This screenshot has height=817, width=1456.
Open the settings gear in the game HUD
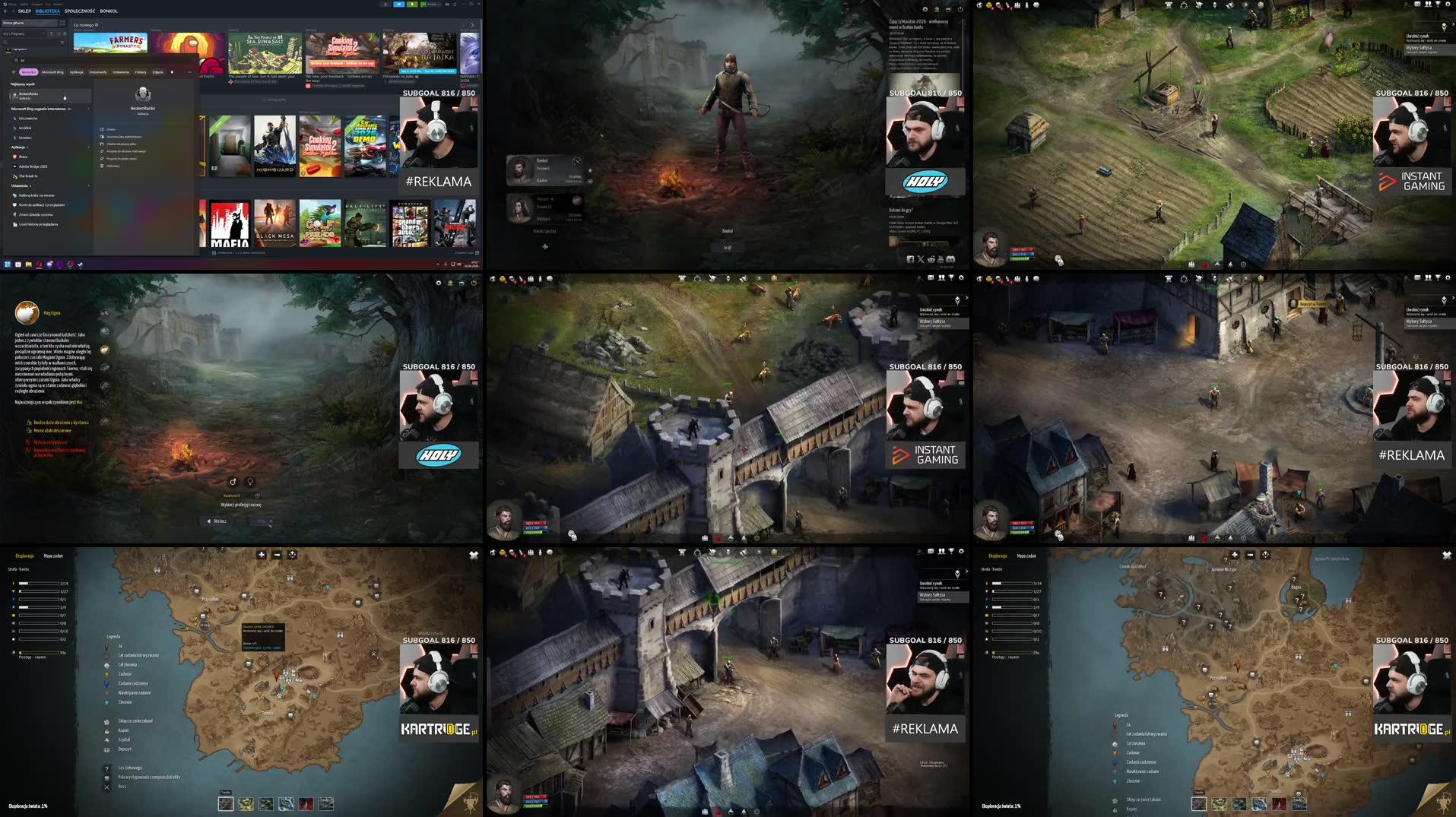point(962,278)
